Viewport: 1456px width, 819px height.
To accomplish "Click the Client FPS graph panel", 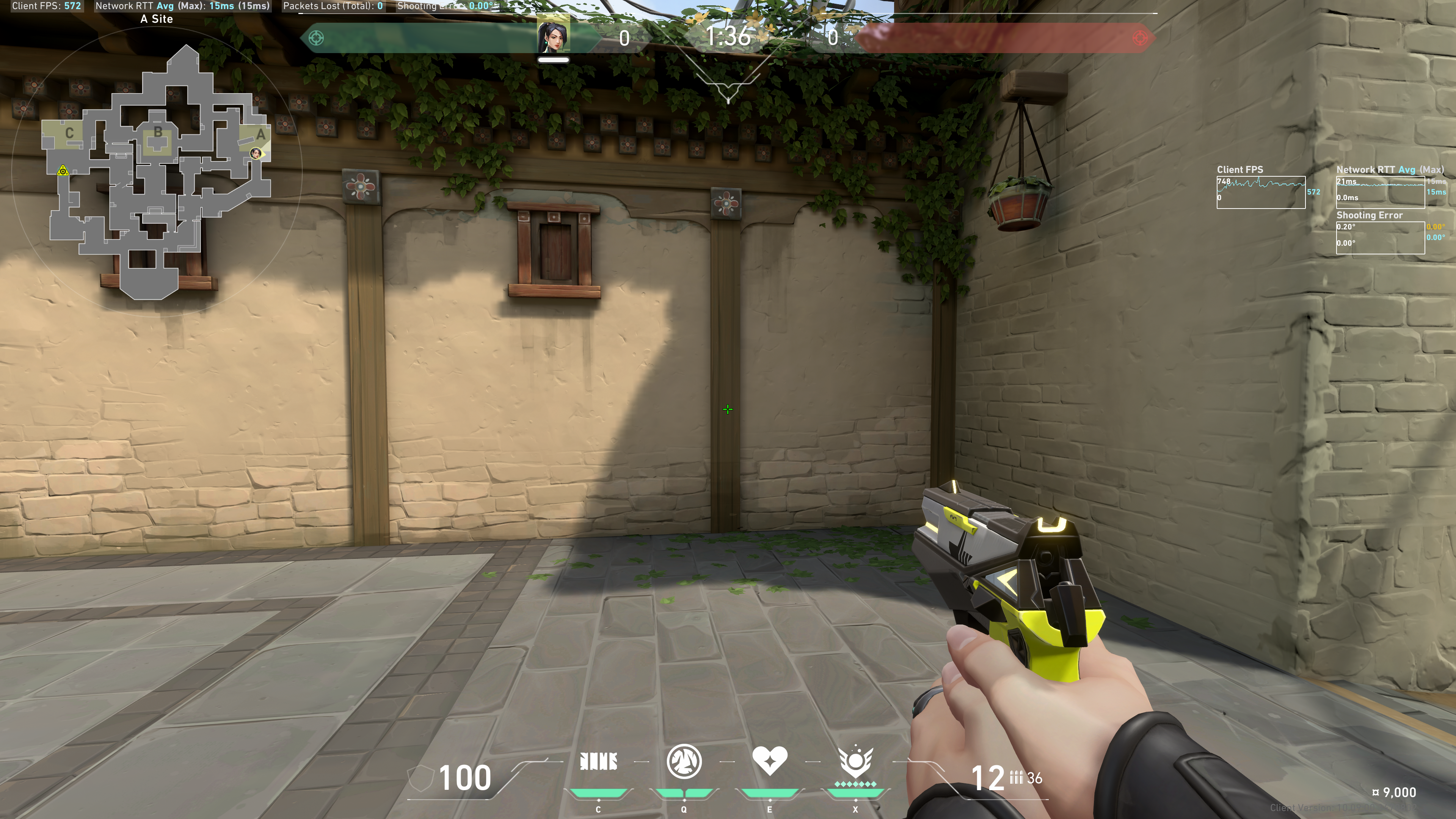I will (x=1260, y=192).
